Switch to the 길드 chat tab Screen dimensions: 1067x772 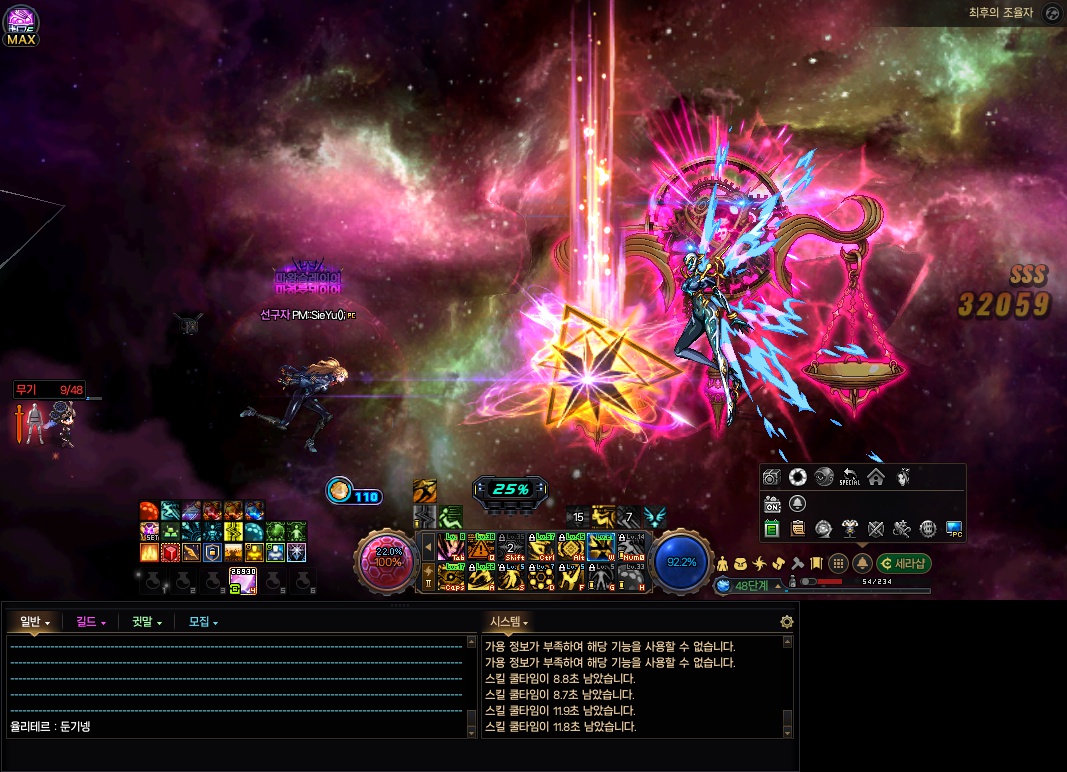(91, 622)
